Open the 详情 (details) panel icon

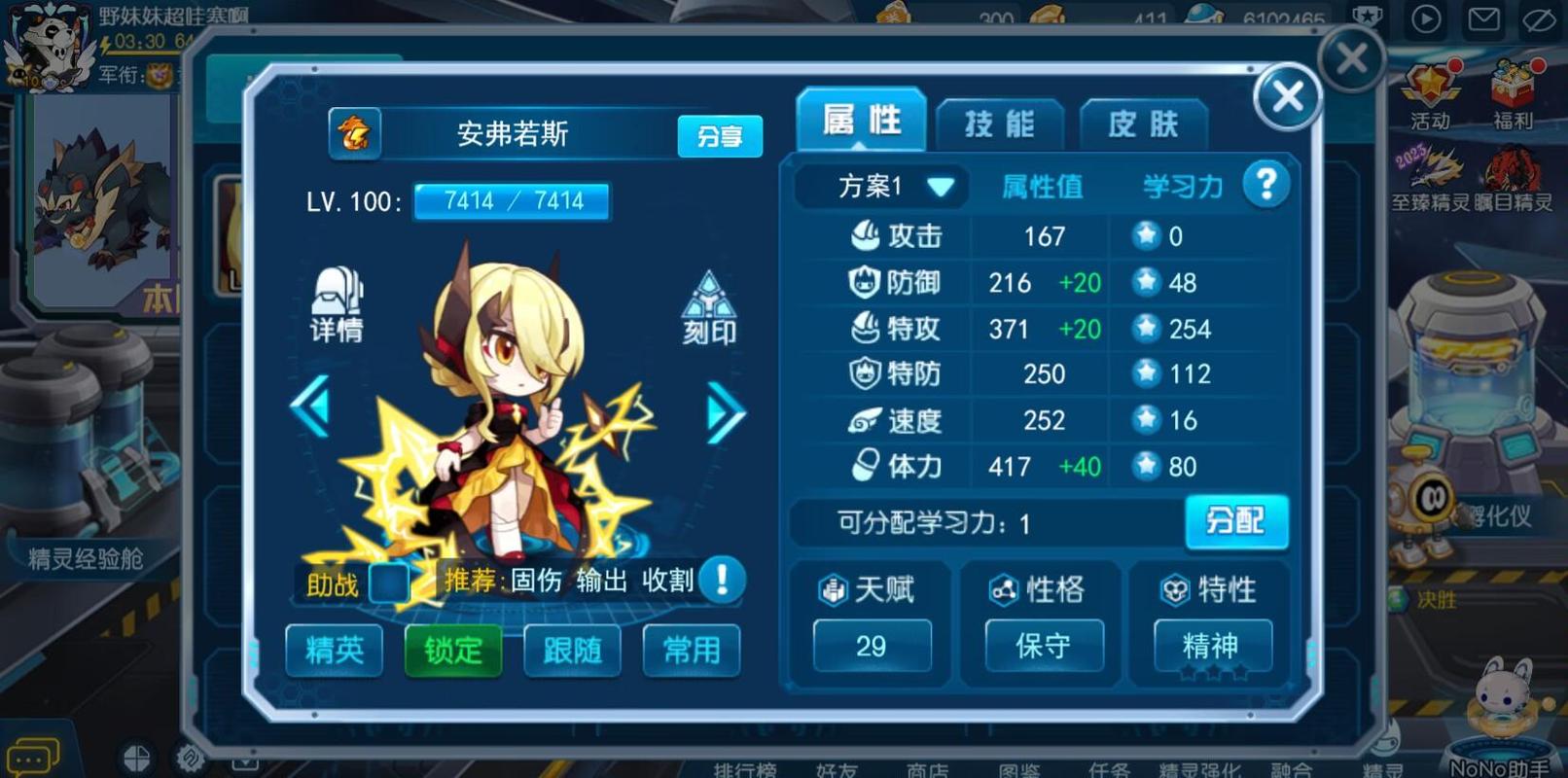(335, 304)
